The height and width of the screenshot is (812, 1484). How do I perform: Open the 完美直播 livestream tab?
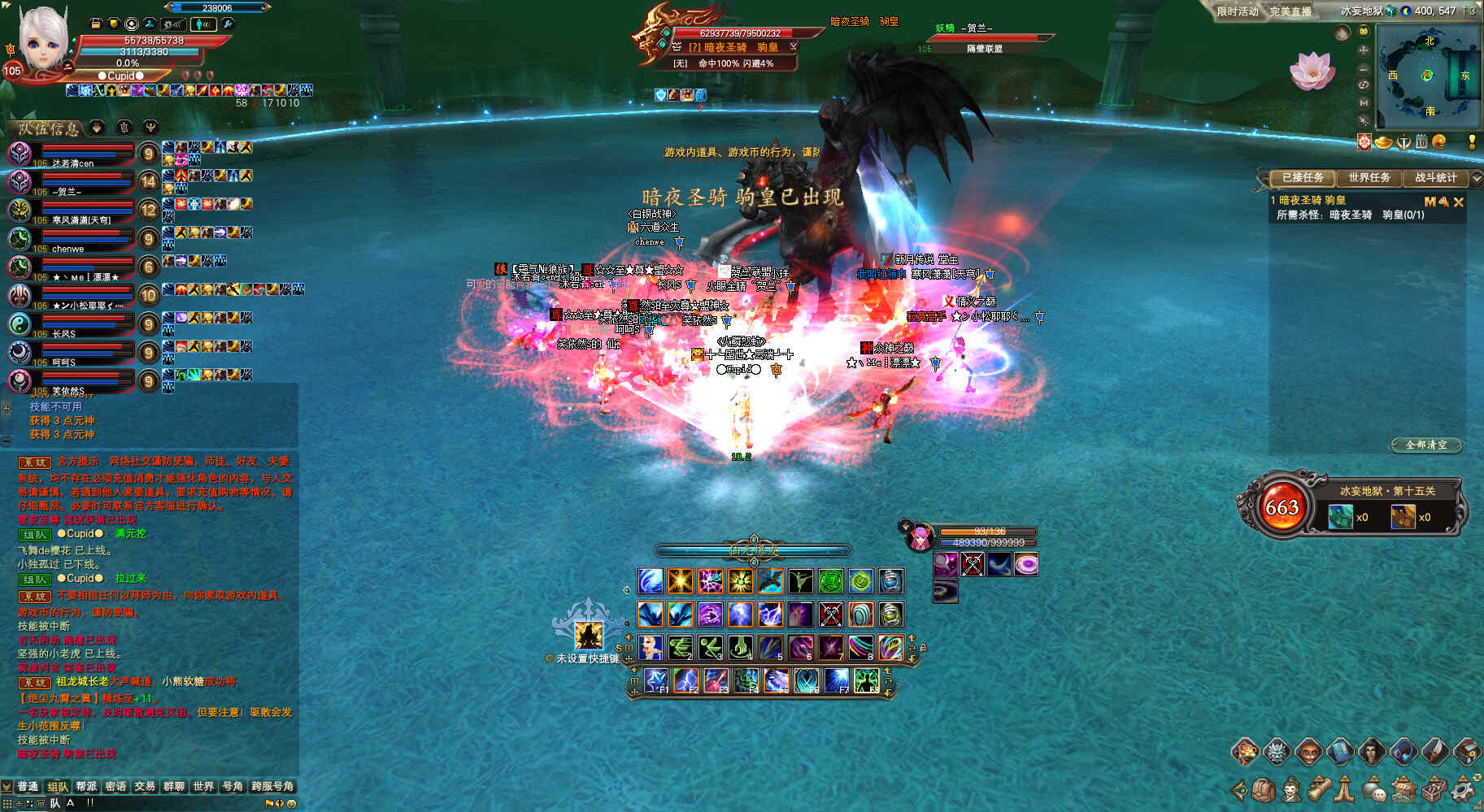click(x=1290, y=11)
